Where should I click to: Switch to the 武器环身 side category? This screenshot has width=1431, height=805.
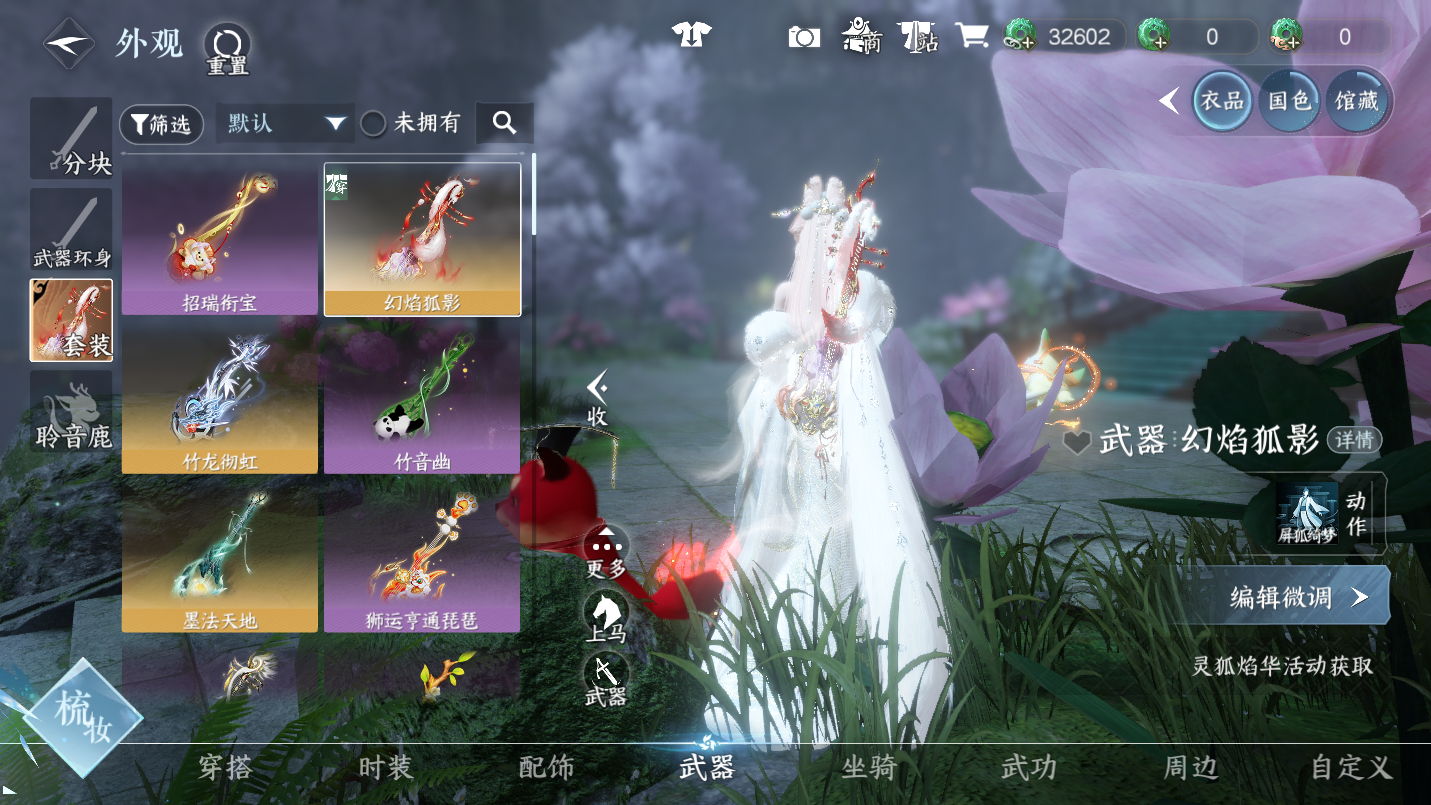pyautogui.click(x=71, y=230)
